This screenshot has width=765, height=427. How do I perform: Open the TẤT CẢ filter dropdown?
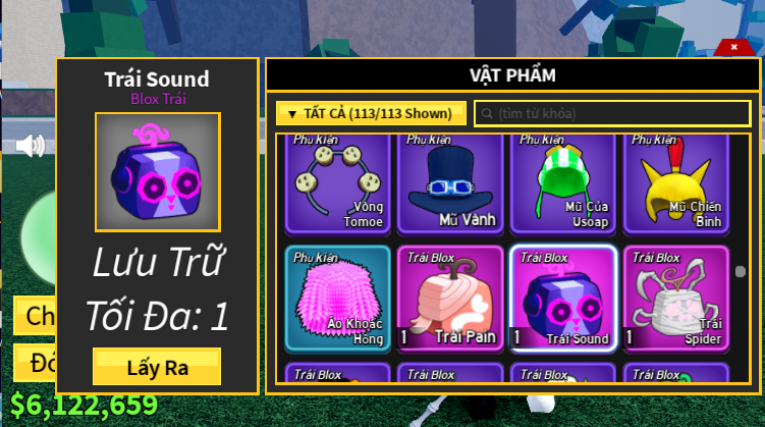coord(371,113)
